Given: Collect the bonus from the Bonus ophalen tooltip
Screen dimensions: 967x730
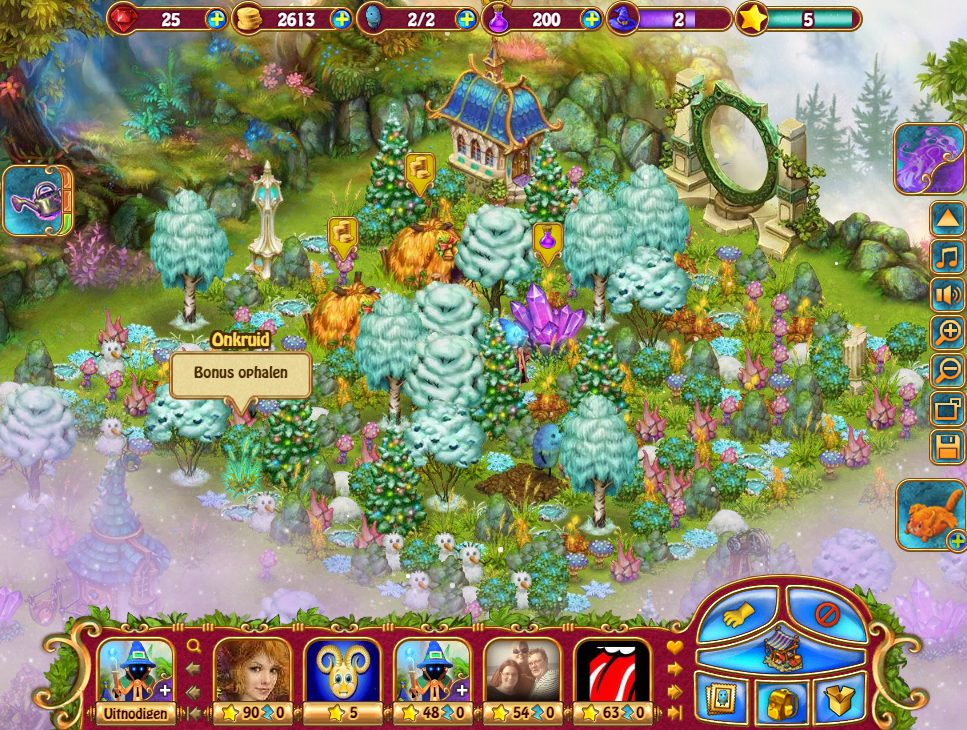Looking at the screenshot, I should (240, 375).
